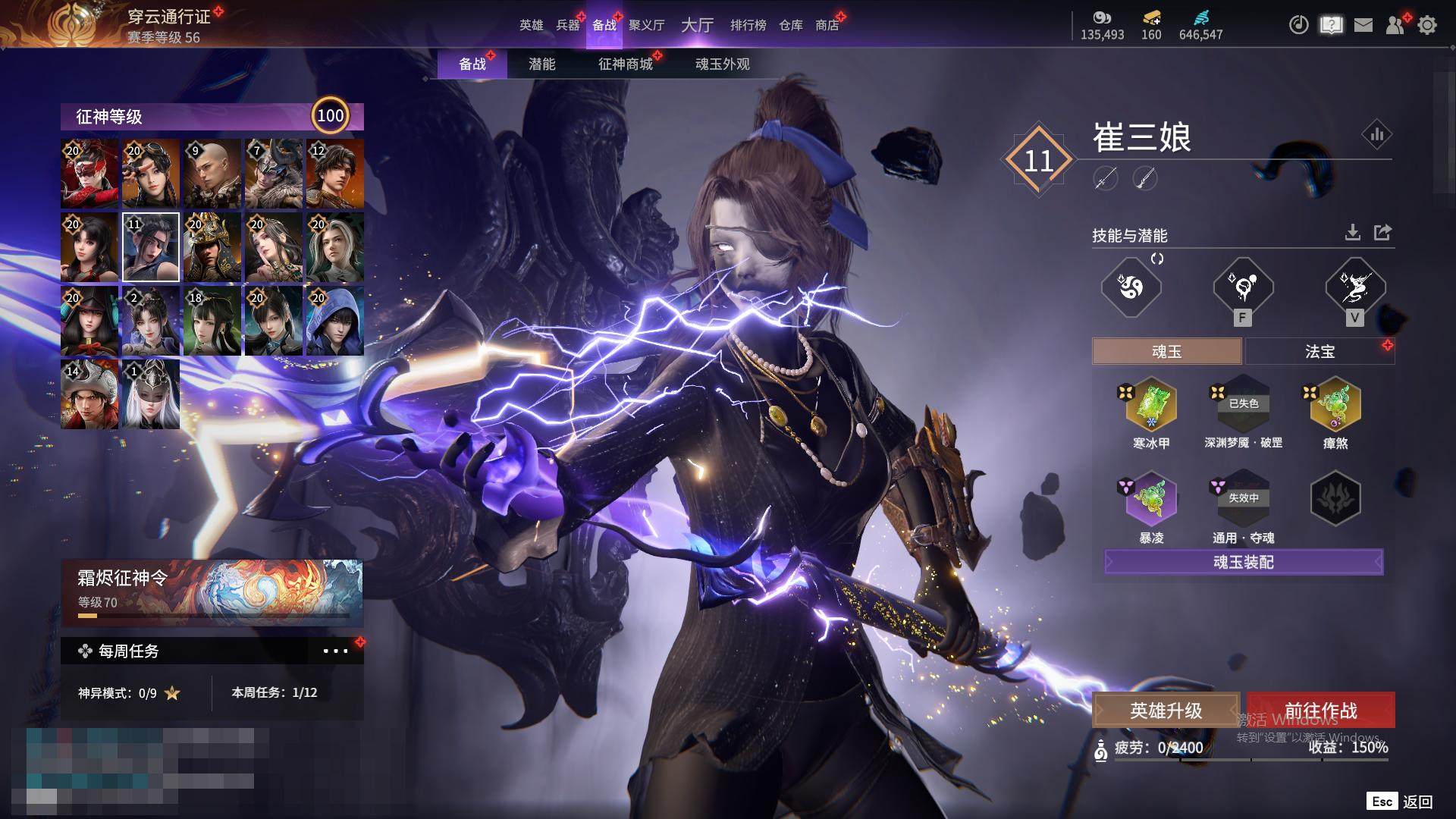This screenshot has height=819, width=1456.
Task: Switch to the 潜能 tab
Action: tap(541, 64)
